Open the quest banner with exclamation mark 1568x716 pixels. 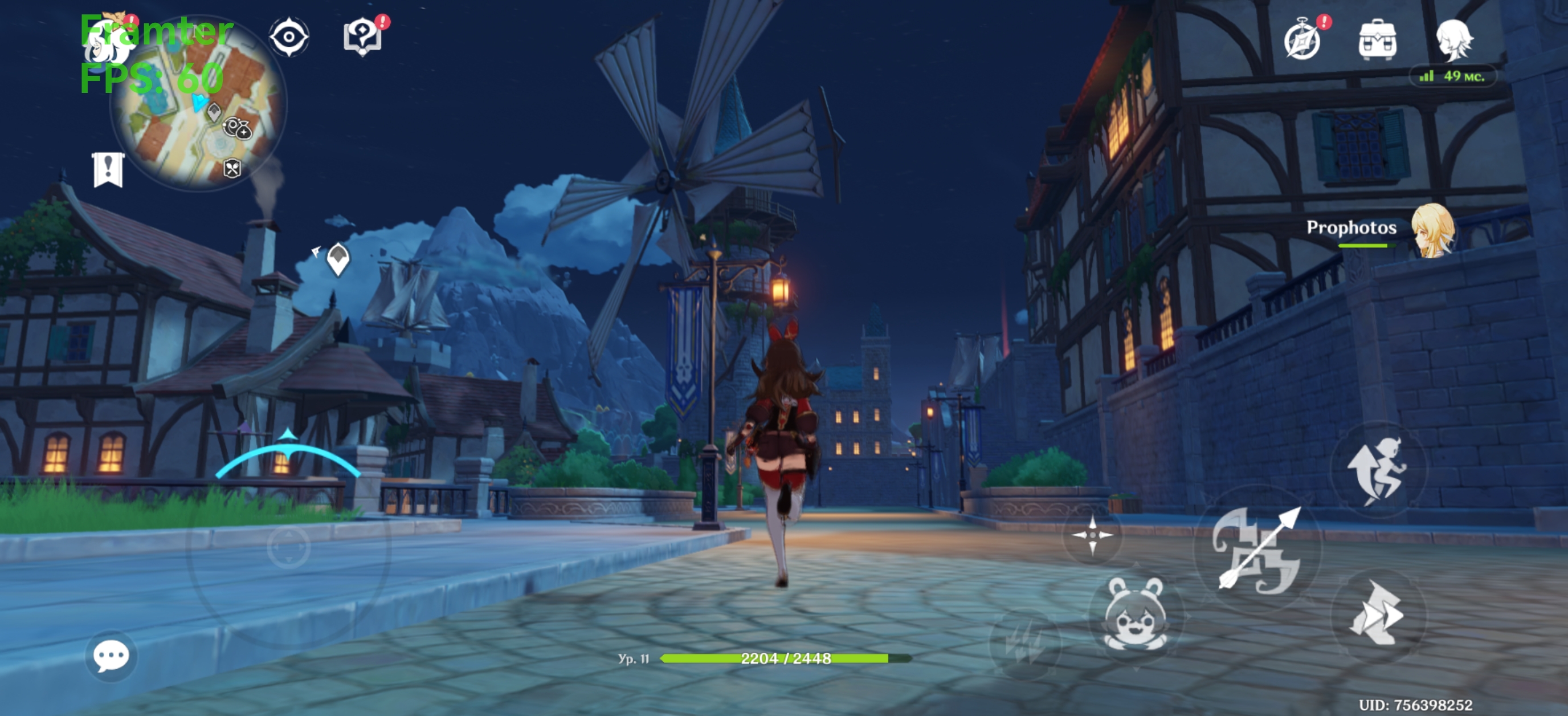click(x=108, y=170)
